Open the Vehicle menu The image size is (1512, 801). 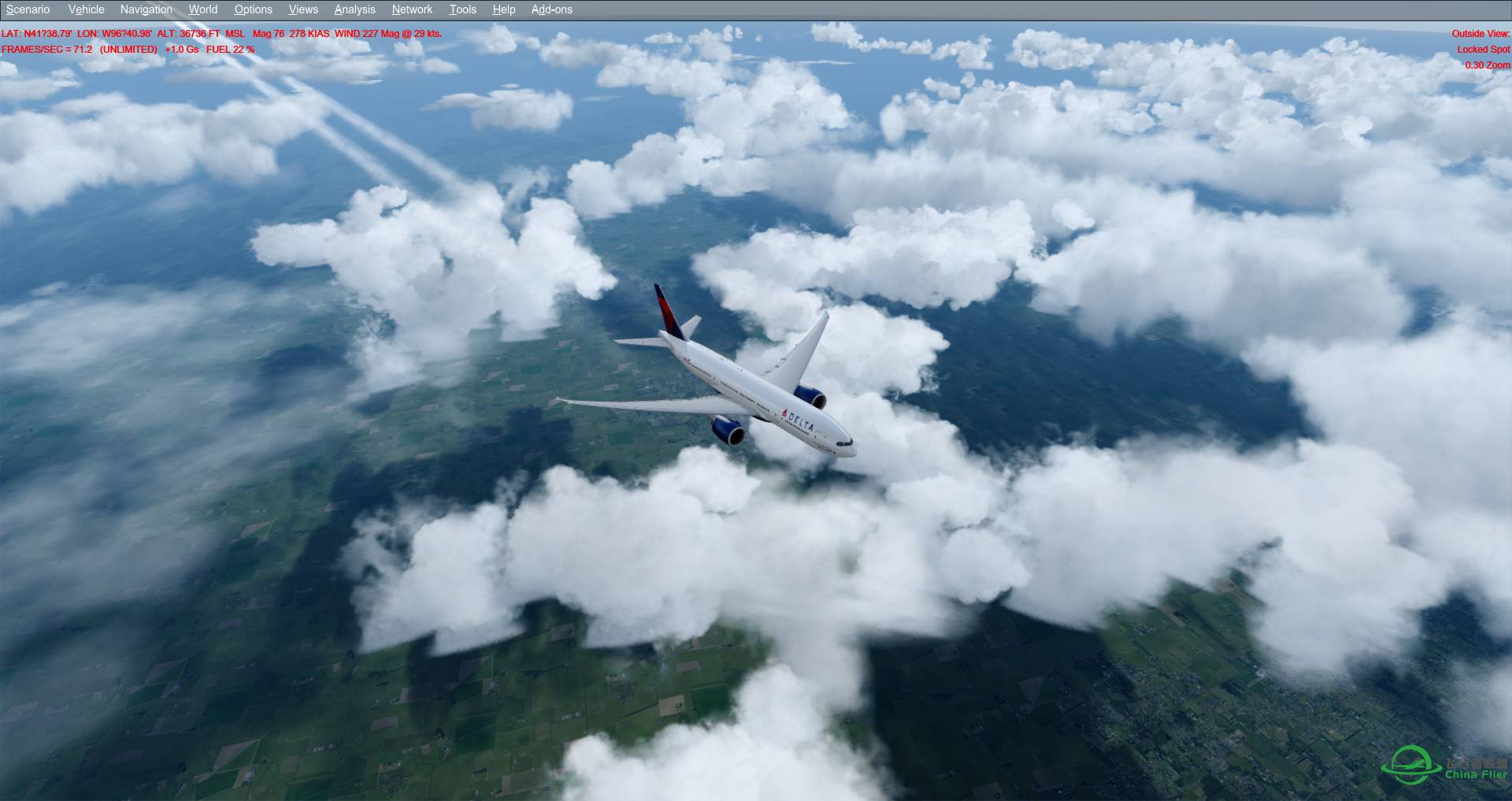click(86, 9)
